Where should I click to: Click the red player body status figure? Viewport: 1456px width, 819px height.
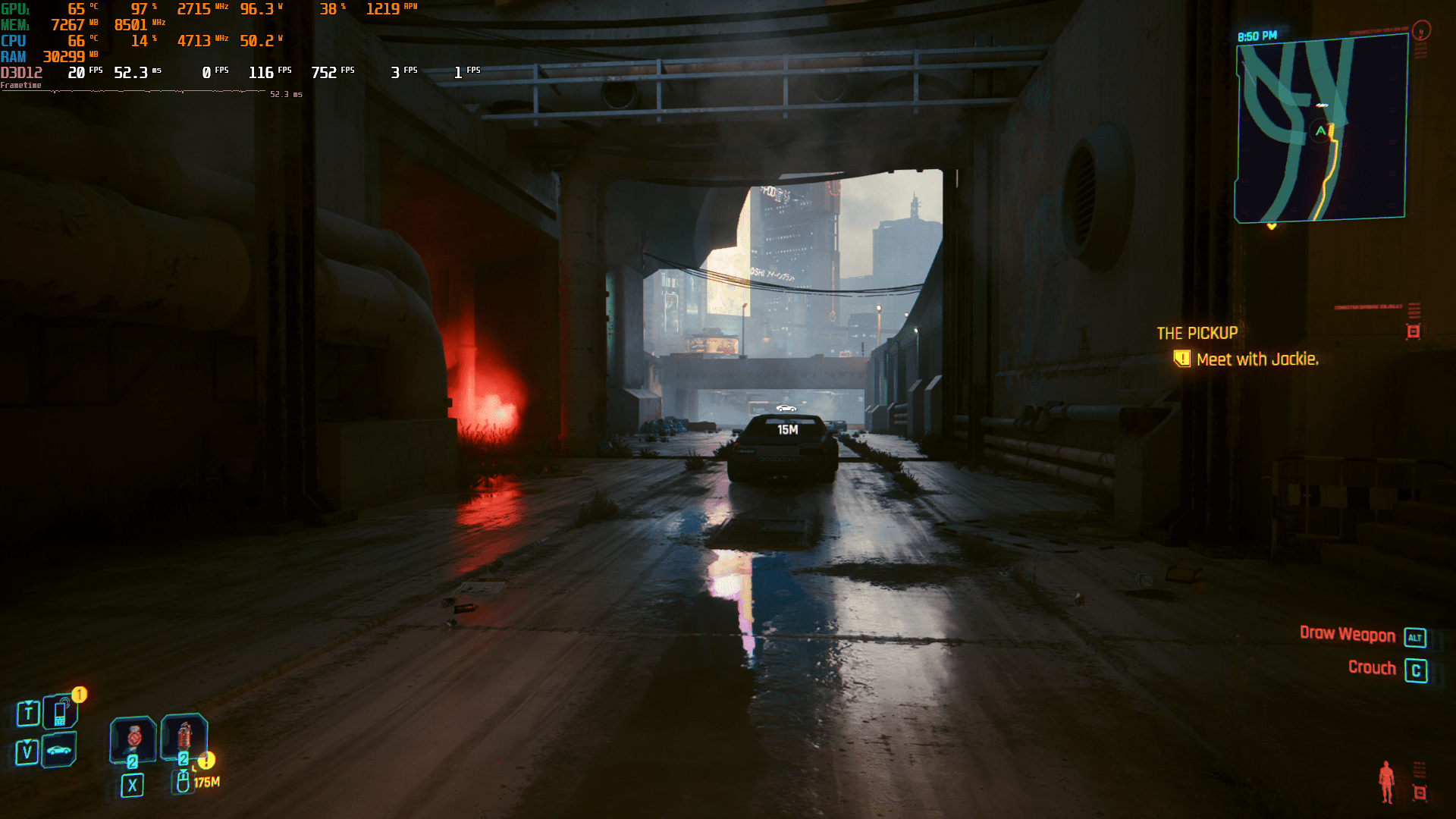[x=1386, y=781]
